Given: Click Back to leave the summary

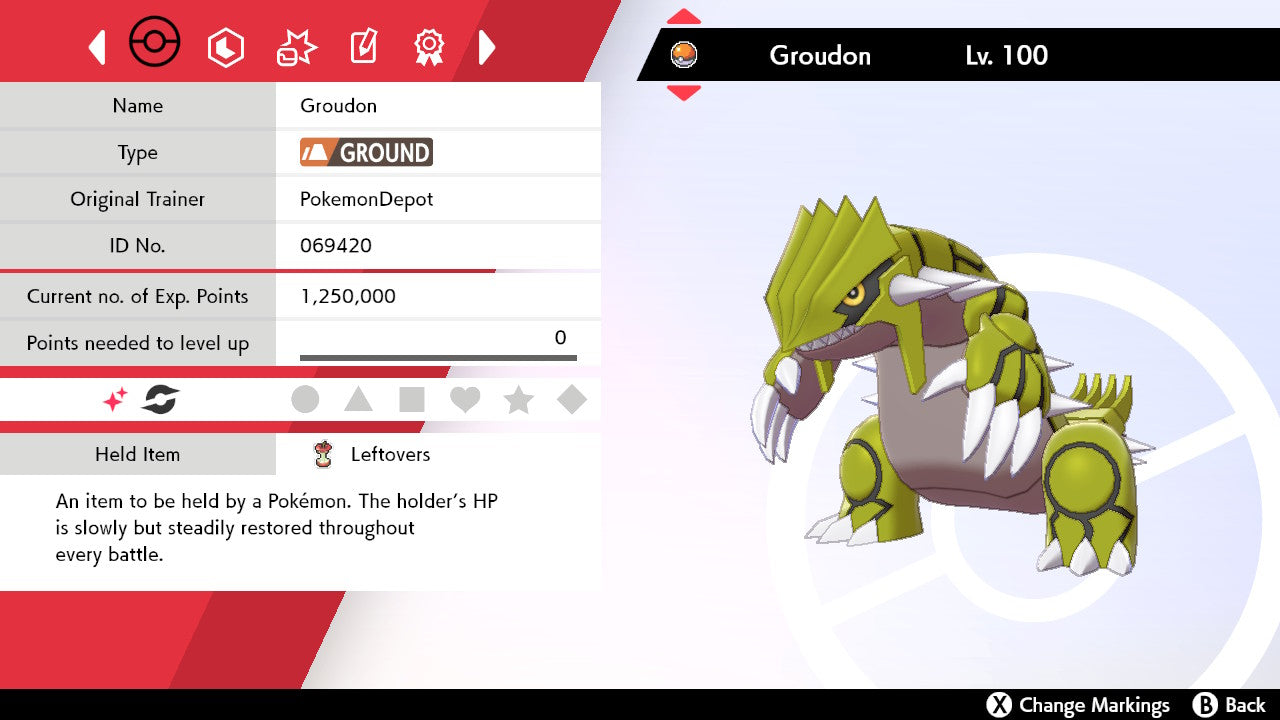Looking at the screenshot, I should tap(1230, 705).
